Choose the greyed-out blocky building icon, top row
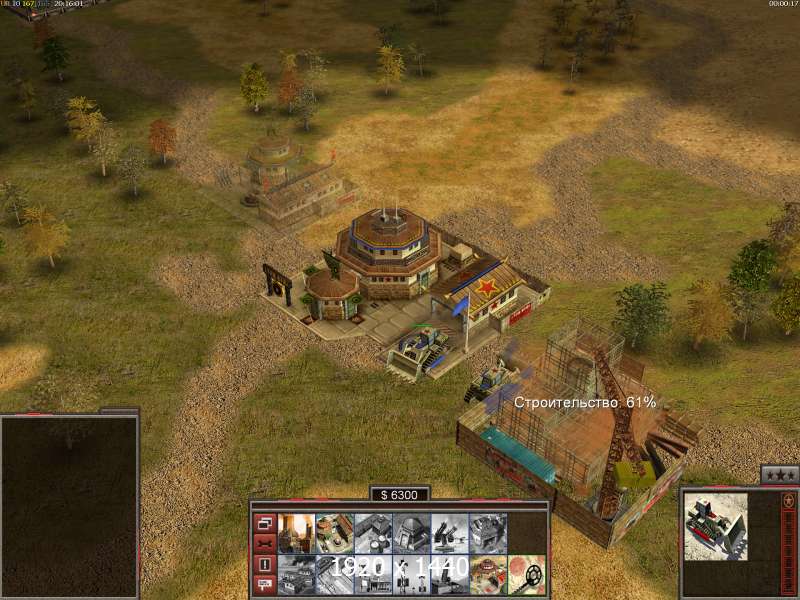The image size is (800, 600). (x=487, y=533)
